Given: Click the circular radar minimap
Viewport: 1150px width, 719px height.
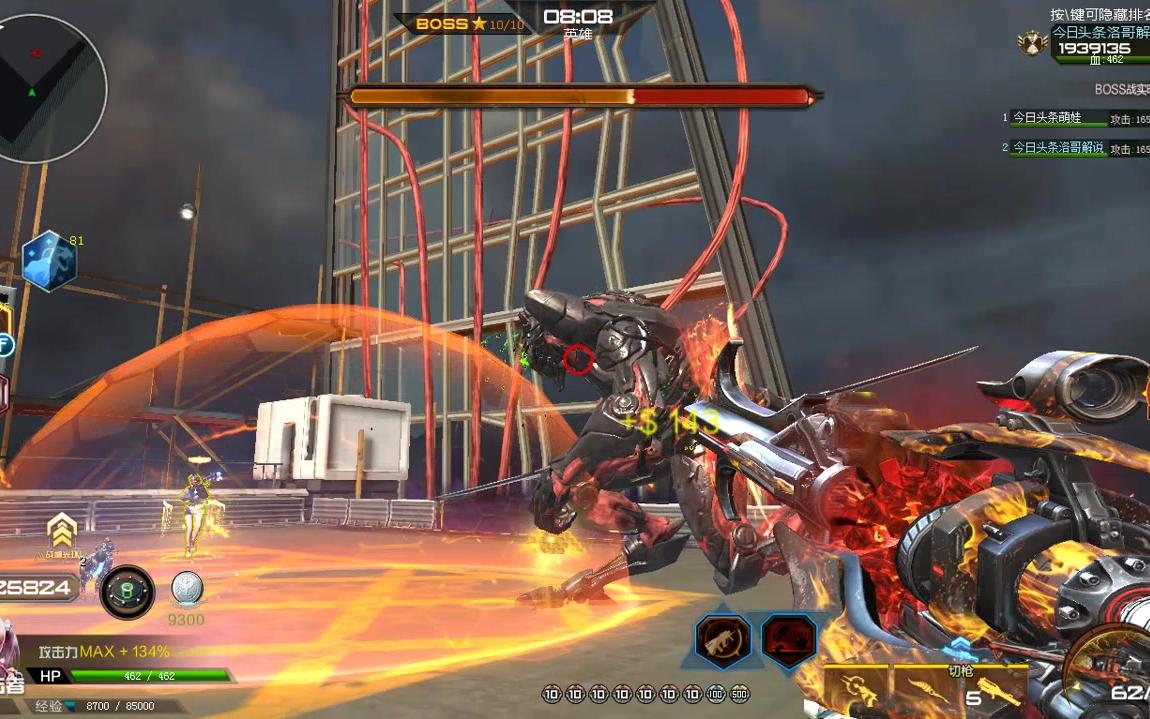Looking at the screenshot, I should (x=48, y=88).
